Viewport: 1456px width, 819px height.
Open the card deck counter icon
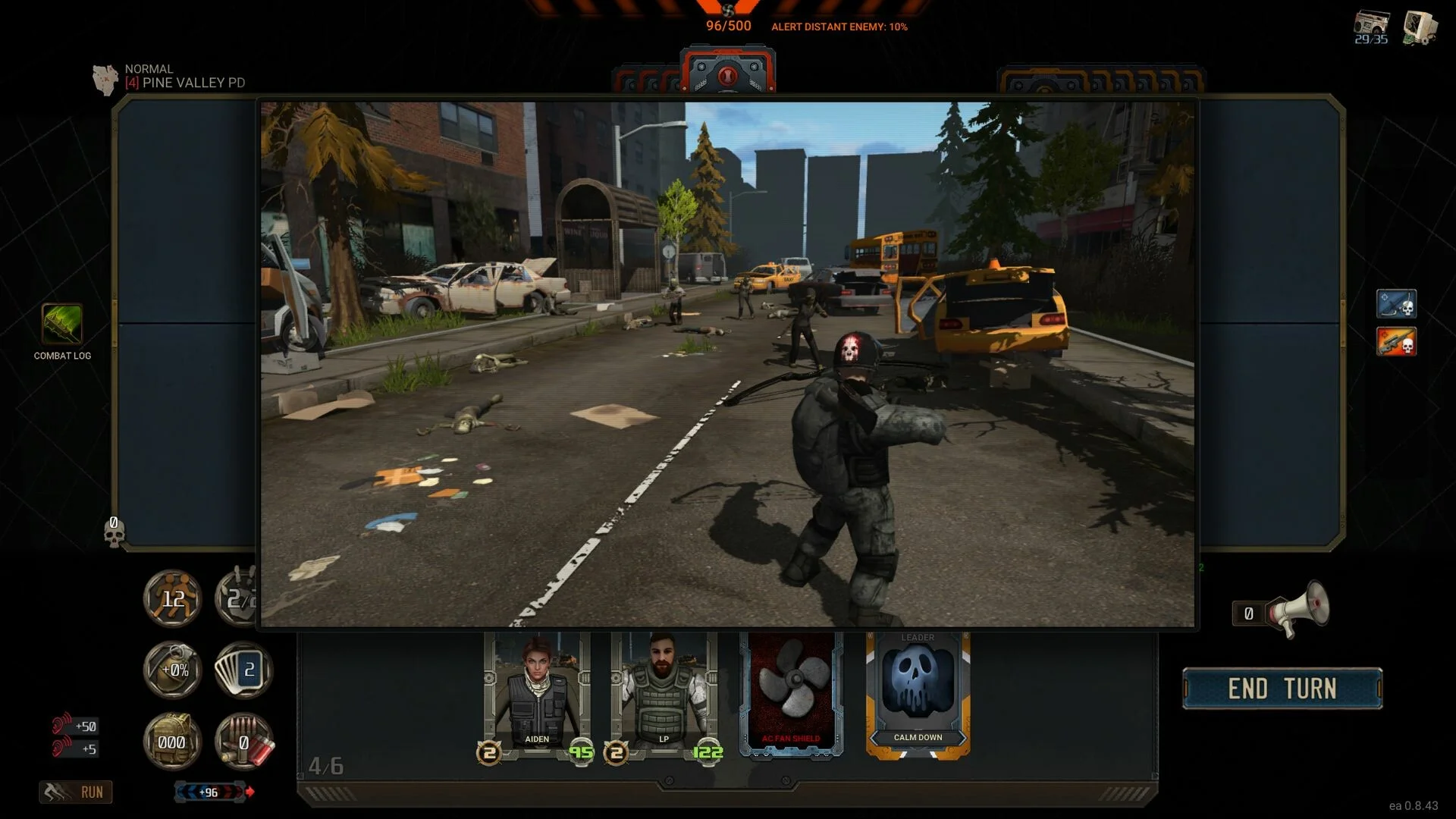tap(244, 670)
